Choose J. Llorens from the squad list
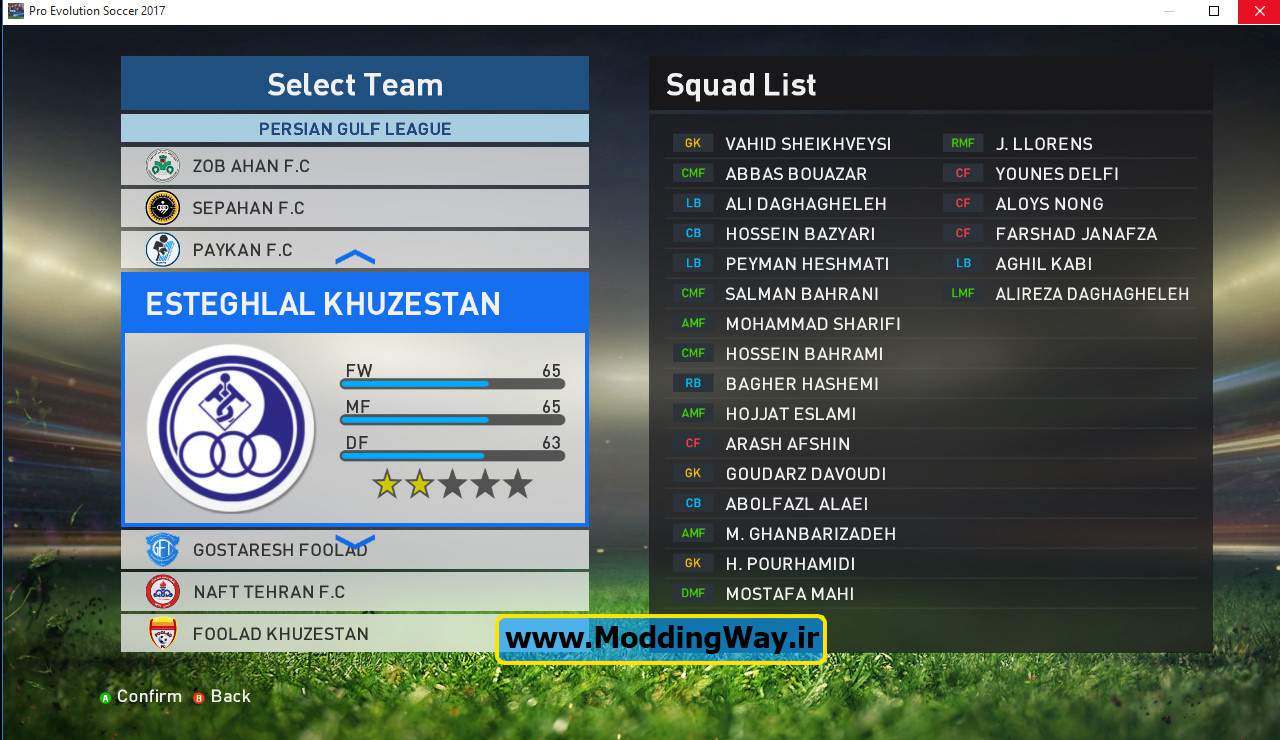The height and width of the screenshot is (740, 1280). pos(1043,144)
